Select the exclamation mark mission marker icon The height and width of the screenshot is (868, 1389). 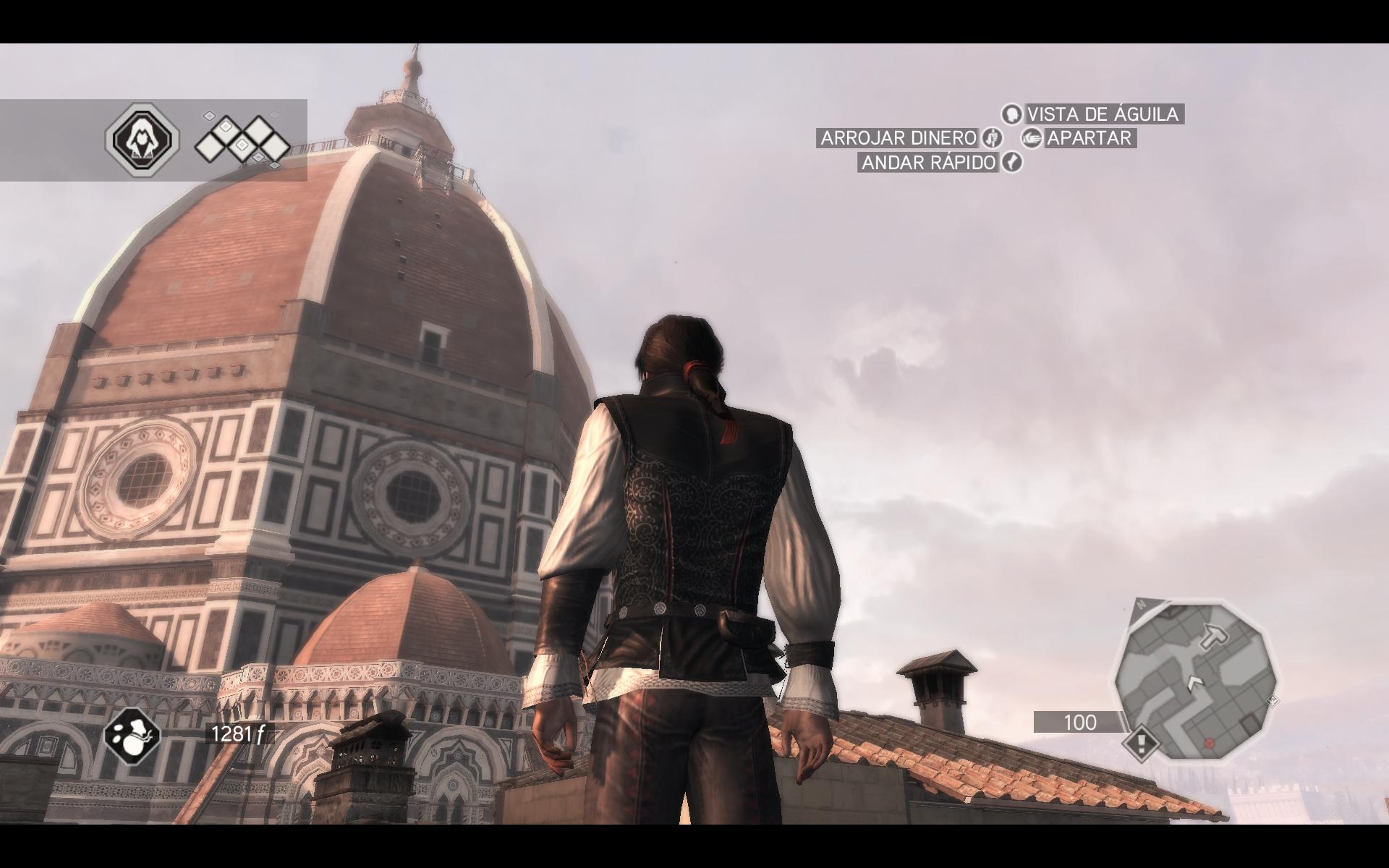pos(1142,743)
